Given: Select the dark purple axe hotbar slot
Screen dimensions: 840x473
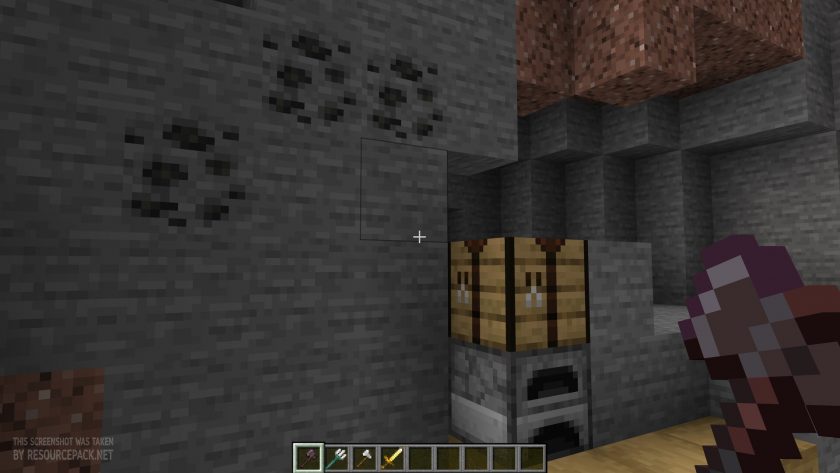Looking at the screenshot, I should [x=310, y=456].
